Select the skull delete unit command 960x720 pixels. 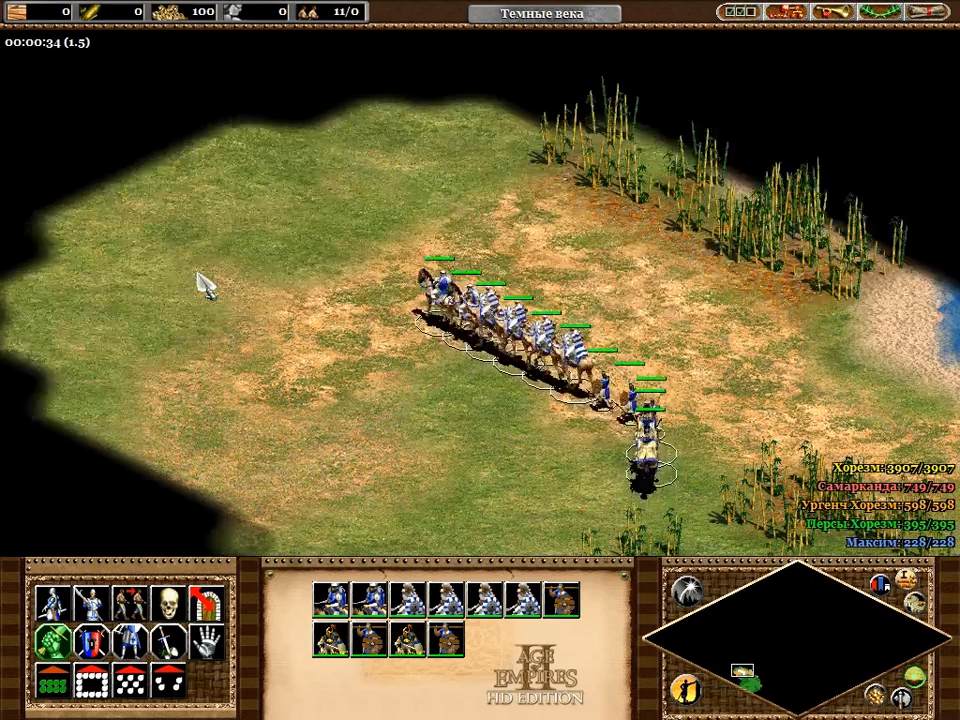click(168, 603)
